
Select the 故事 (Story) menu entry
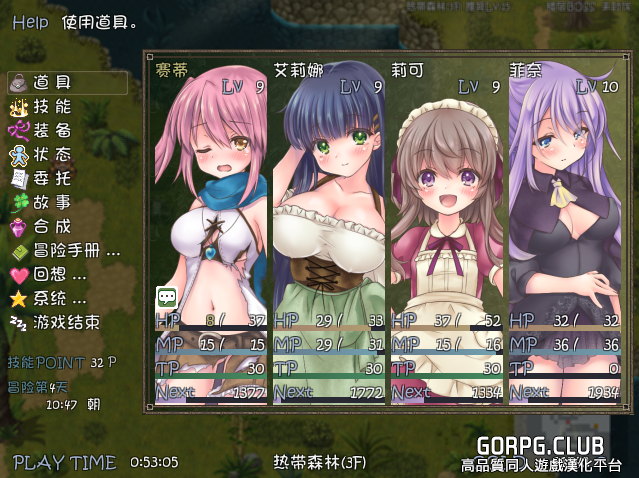click(x=53, y=202)
